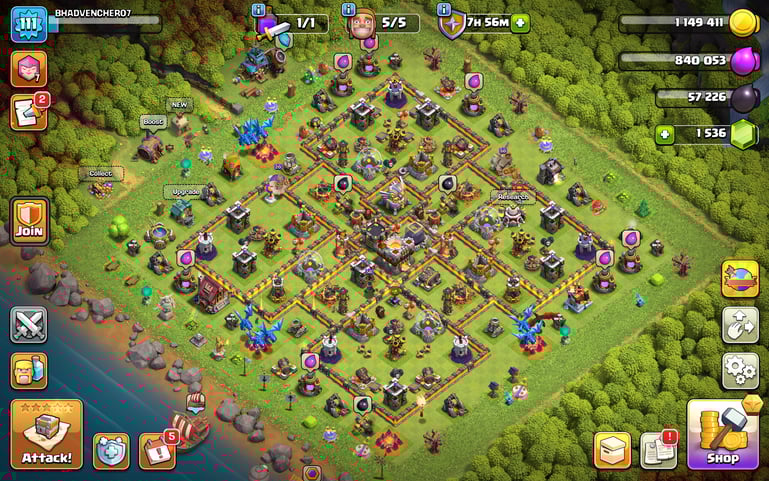Open the Shop
The height and width of the screenshot is (481, 769).
coord(723,434)
